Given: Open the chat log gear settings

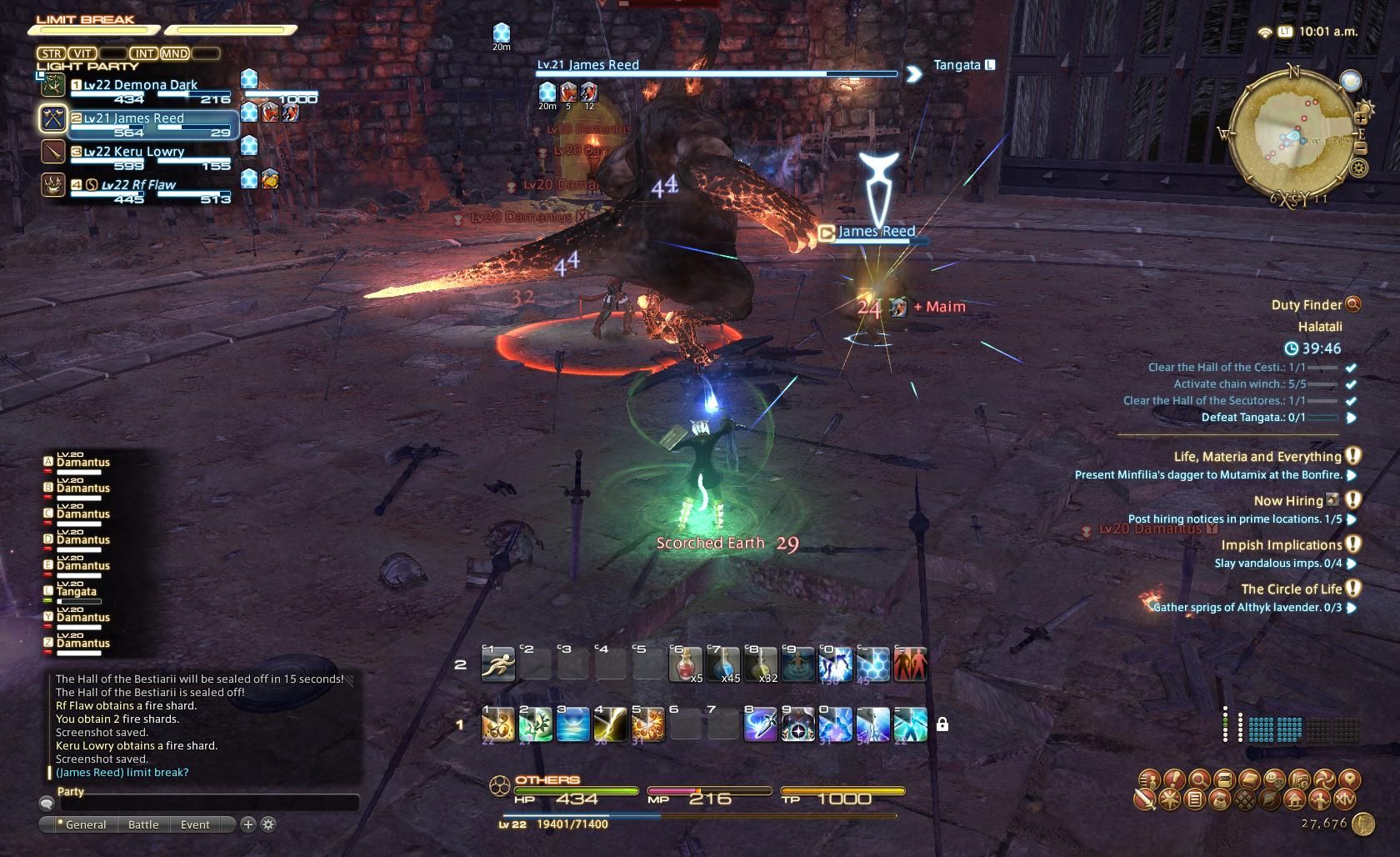Looking at the screenshot, I should pyautogui.click(x=268, y=824).
